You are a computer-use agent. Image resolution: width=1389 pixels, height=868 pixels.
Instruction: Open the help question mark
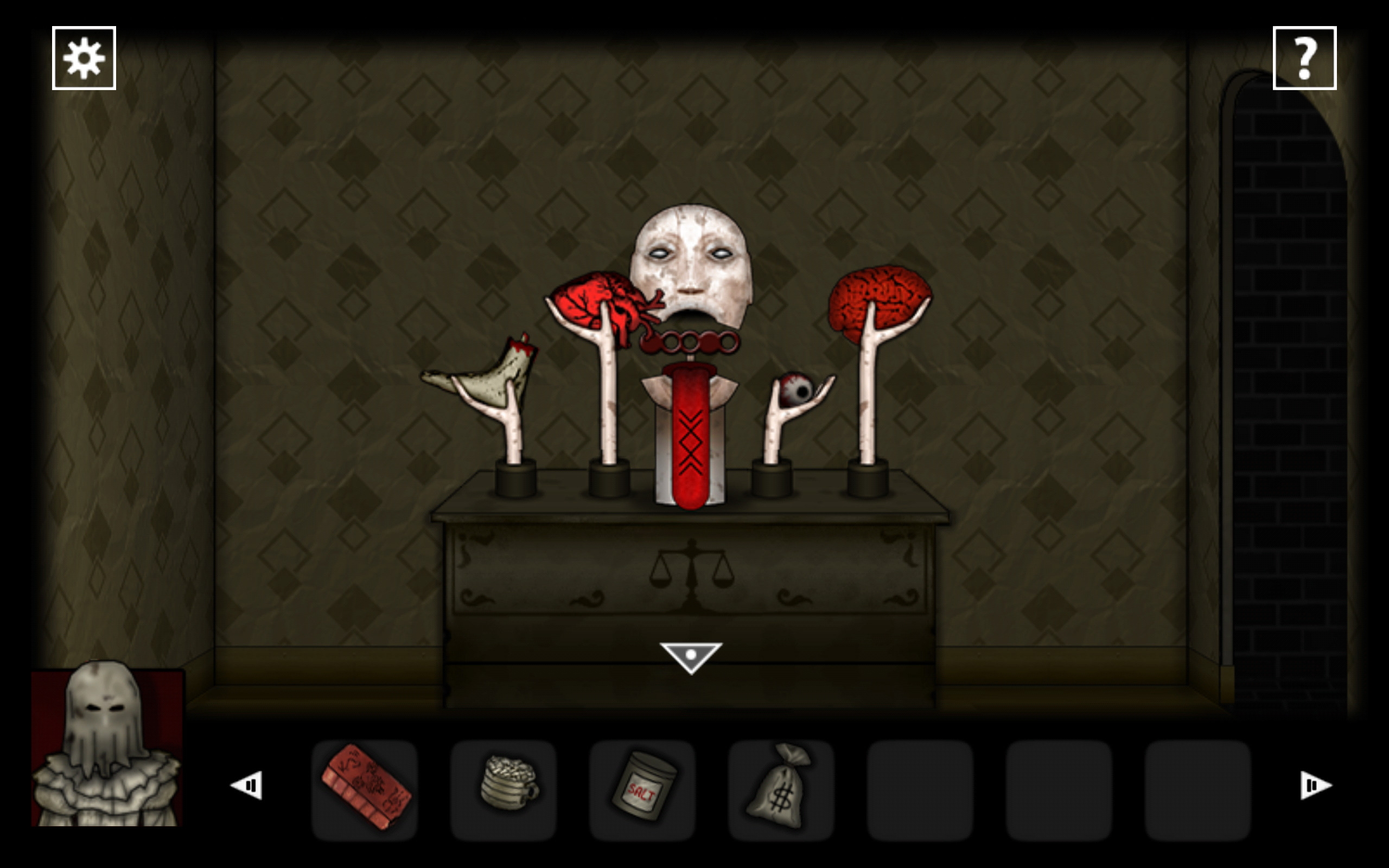1305,56
